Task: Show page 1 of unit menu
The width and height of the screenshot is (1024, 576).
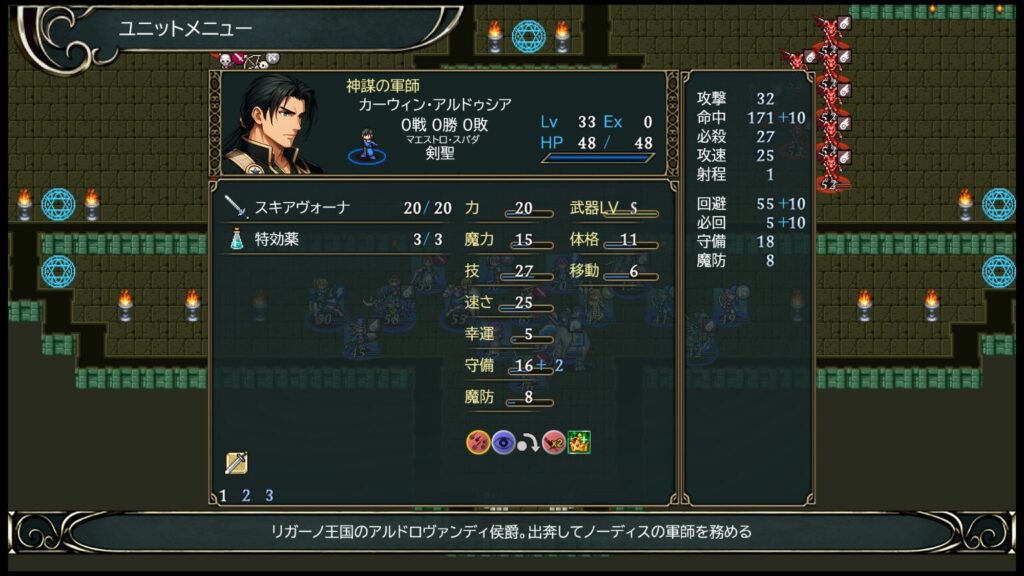Action: (x=223, y=495)
